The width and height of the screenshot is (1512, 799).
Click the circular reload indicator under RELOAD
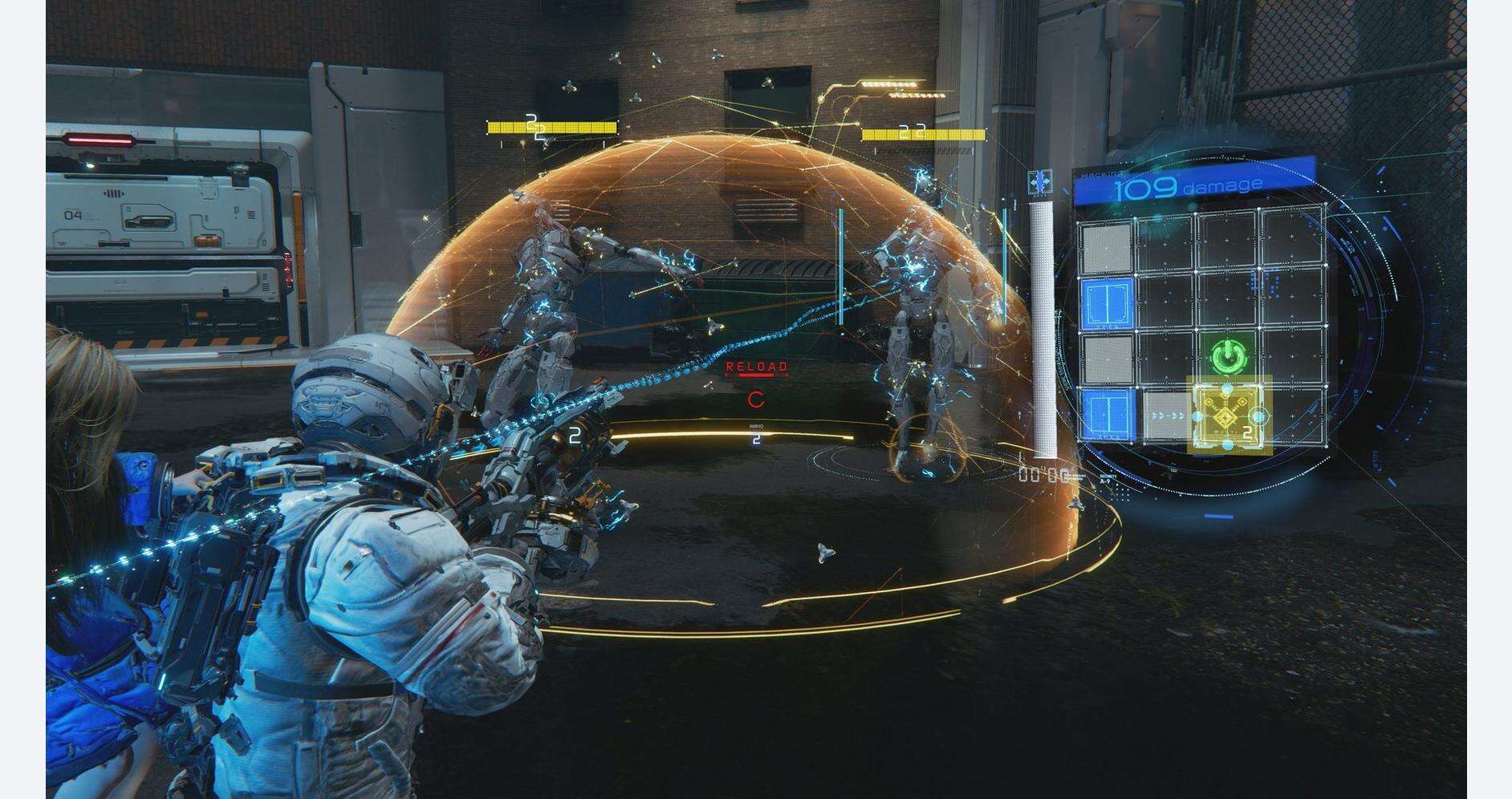tap(756, 399)
